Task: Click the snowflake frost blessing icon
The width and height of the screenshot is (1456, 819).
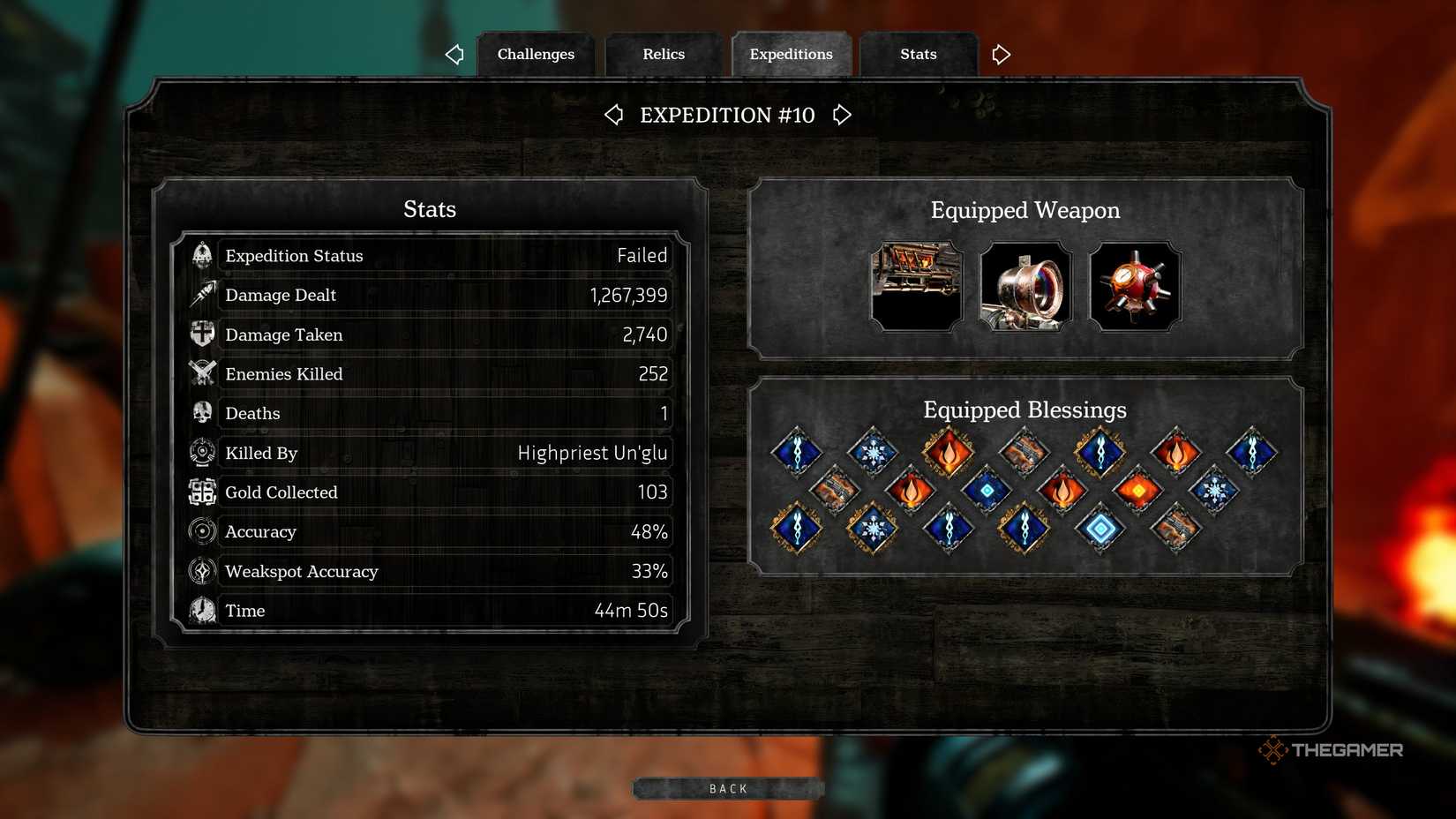Action: [x=873, y=451]
